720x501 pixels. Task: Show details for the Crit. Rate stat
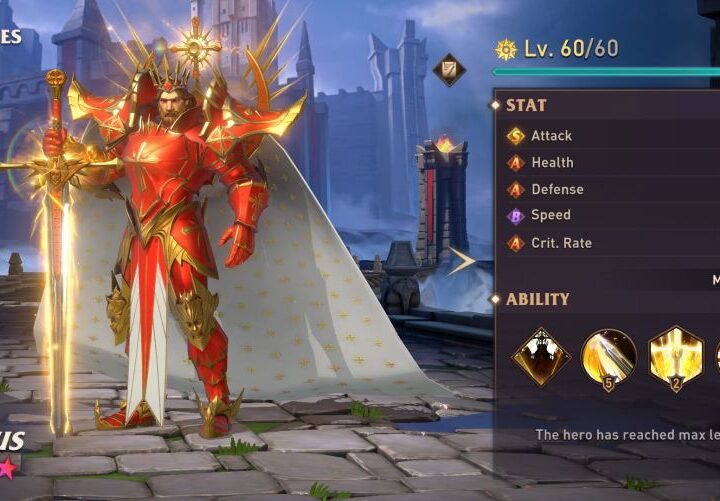tap(560, 242)
